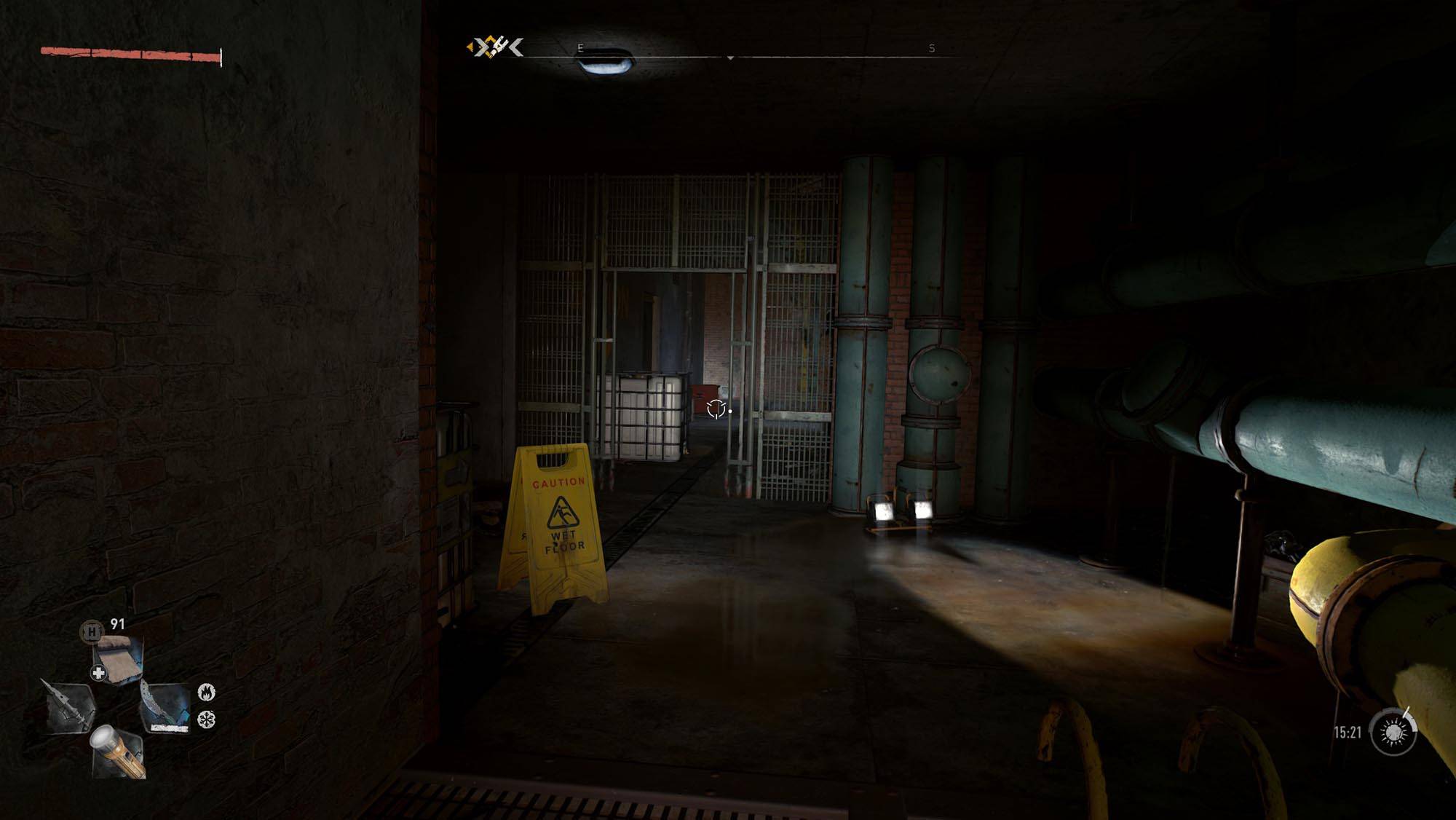Equip the curved blade weapon slot
This screenshot has width=1456, height=820.
(165, 708)
